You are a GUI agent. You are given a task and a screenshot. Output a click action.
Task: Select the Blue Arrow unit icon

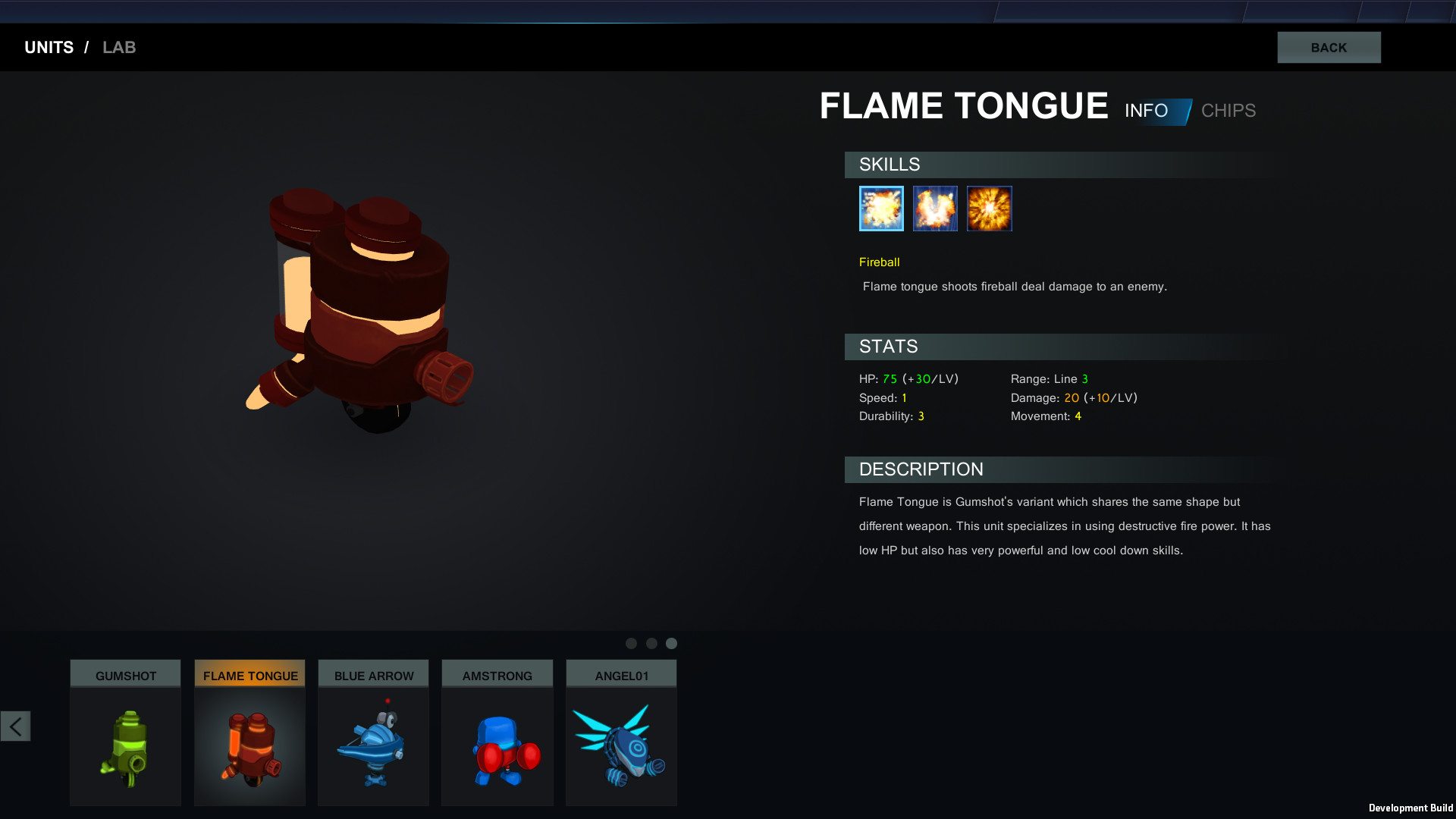coord(373,739)
